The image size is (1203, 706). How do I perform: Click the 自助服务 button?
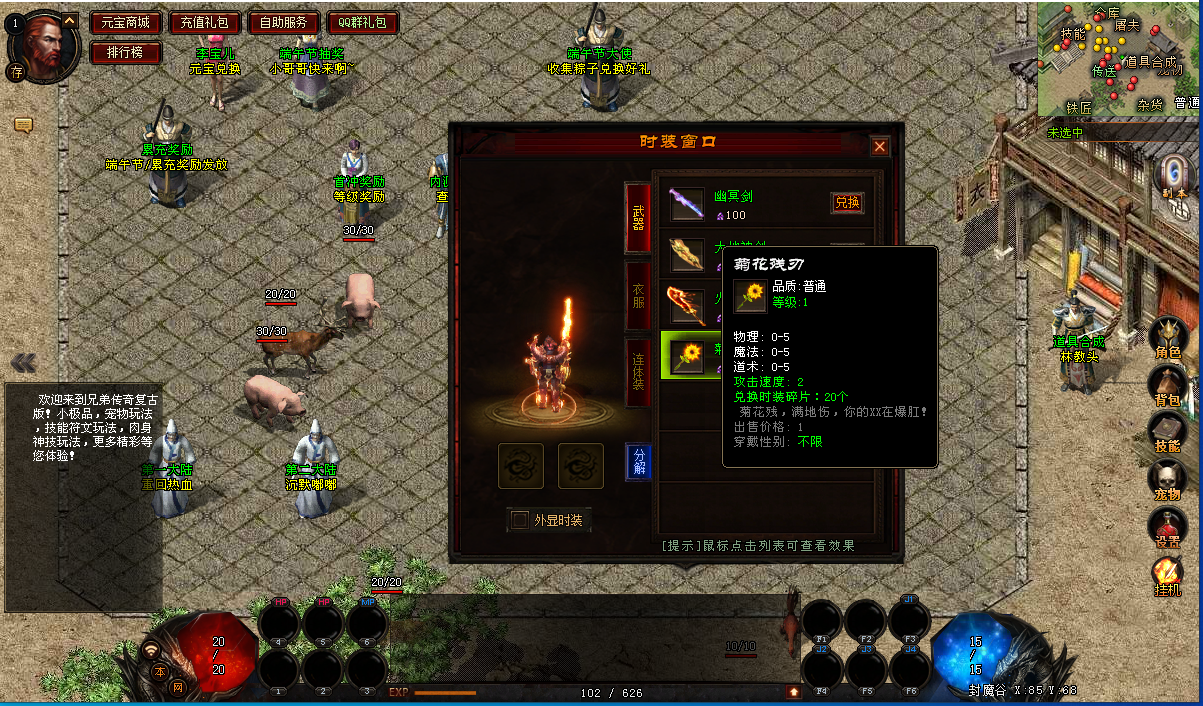pos(283,22)
